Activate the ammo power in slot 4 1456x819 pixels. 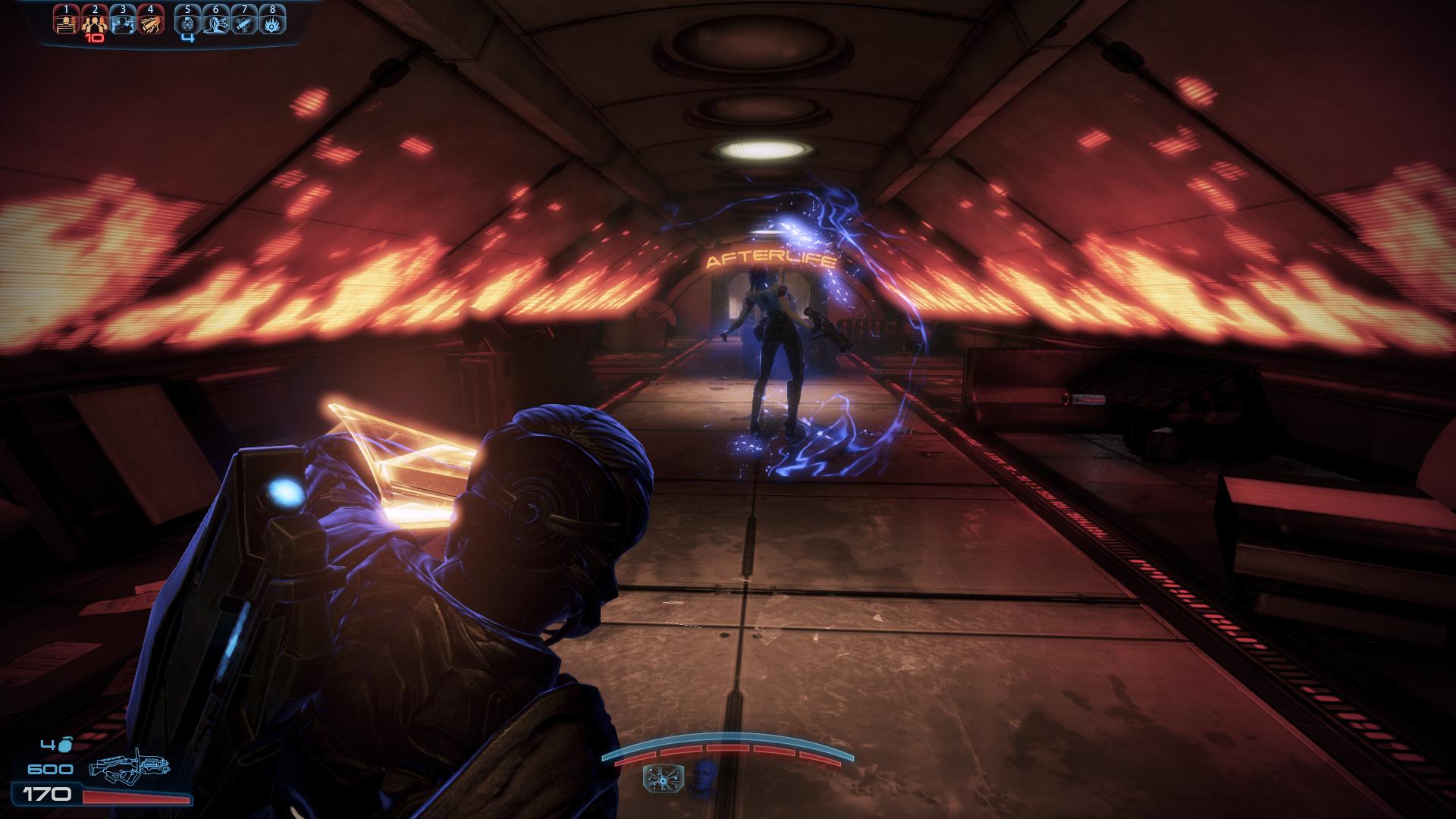point(150,22)
